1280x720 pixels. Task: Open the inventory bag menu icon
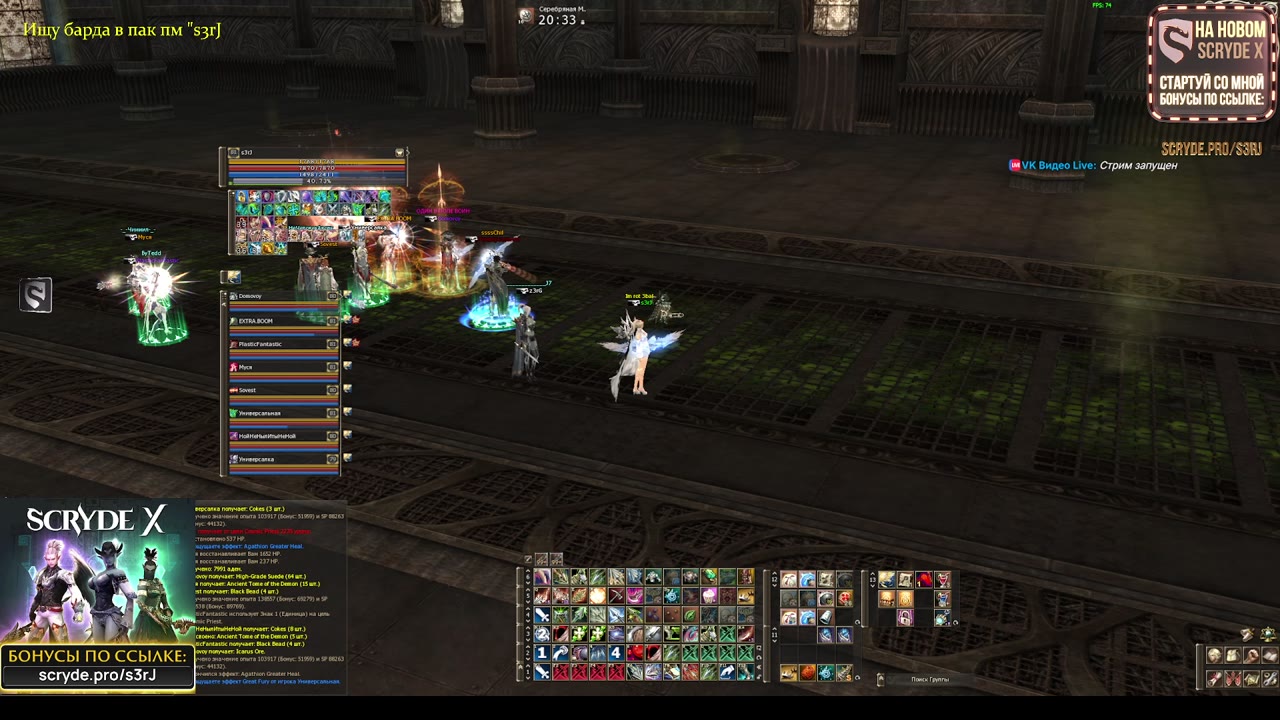coord(1233,656)
